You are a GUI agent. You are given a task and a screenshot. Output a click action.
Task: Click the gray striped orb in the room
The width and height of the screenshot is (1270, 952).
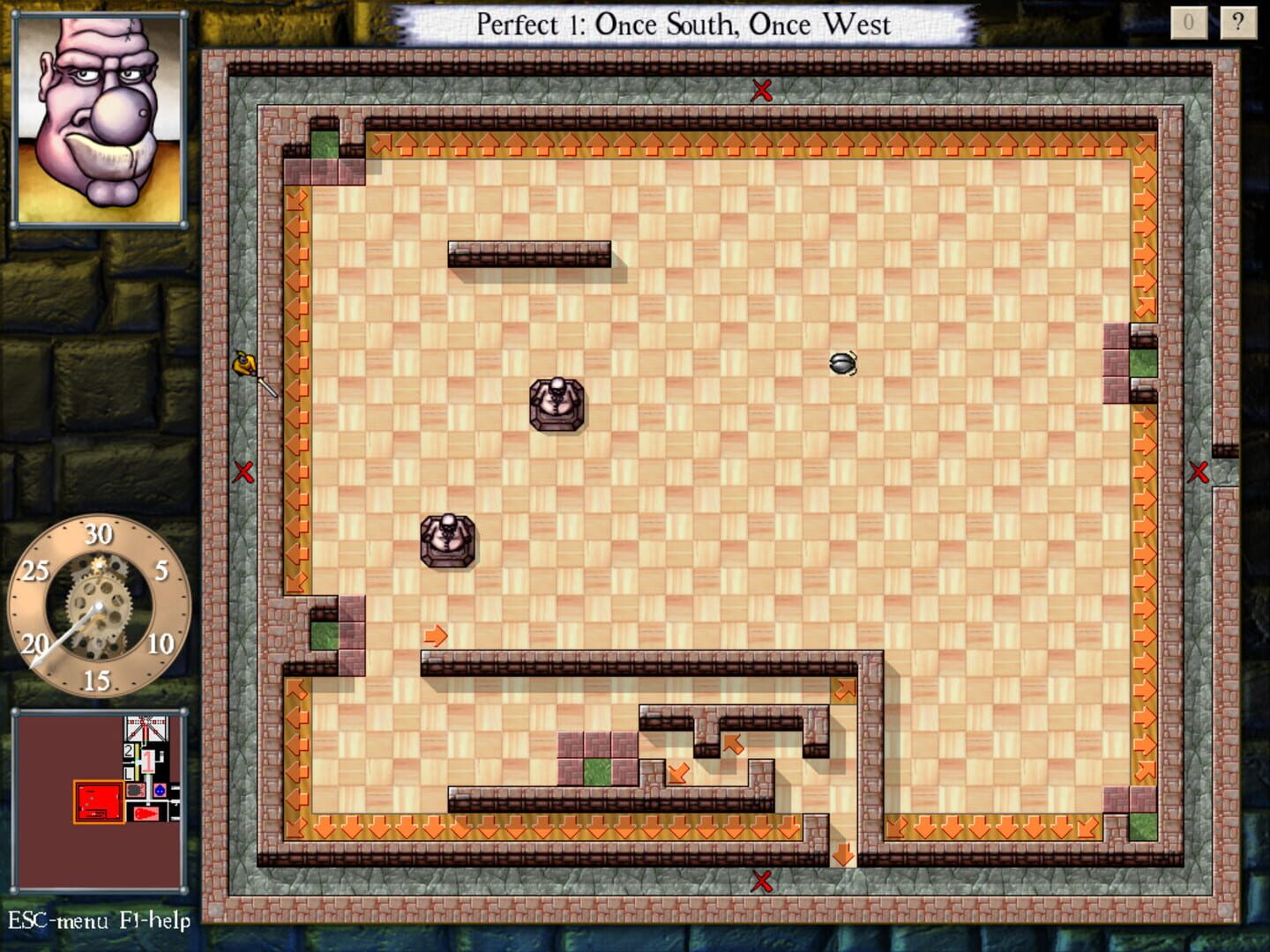[843, 361]
